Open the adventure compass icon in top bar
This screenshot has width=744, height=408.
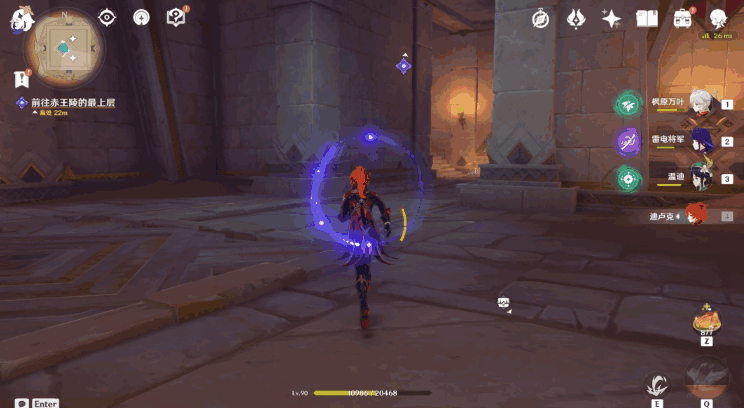[x=540, y=19]
